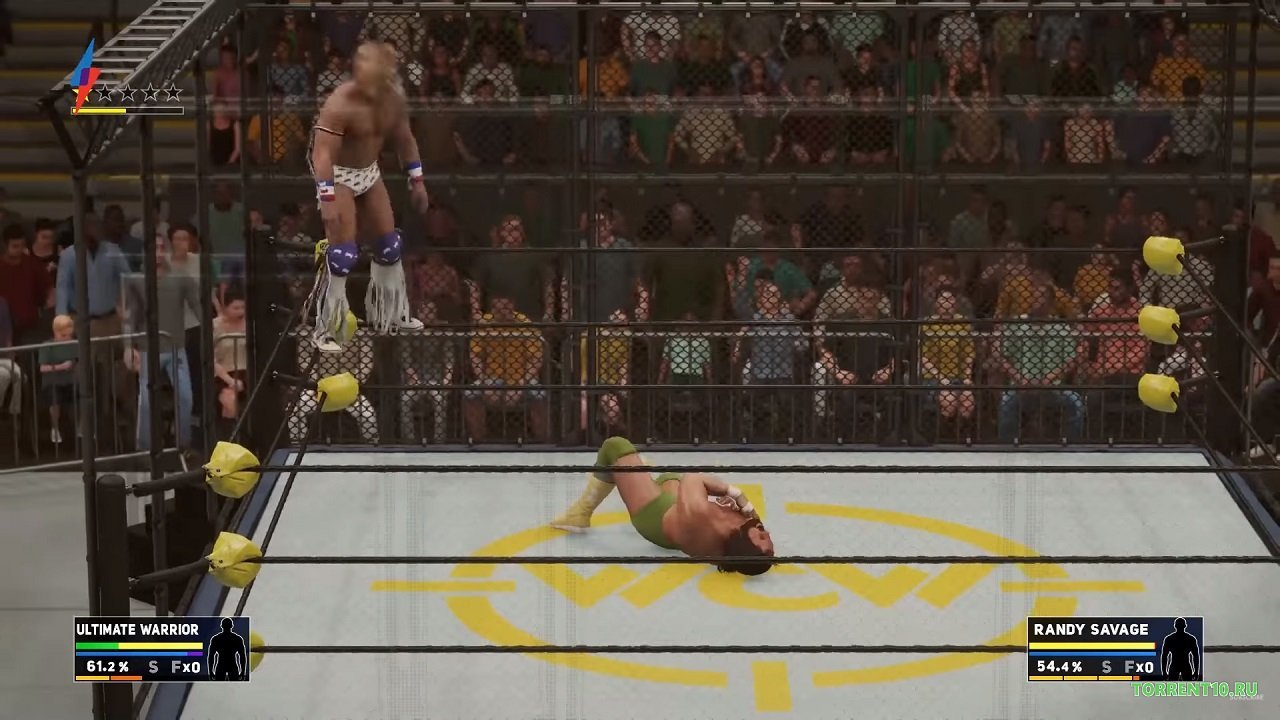Click the 61.2 % damage readout
The height and width of the screenshot is (720, 1280).
(107, 666)
